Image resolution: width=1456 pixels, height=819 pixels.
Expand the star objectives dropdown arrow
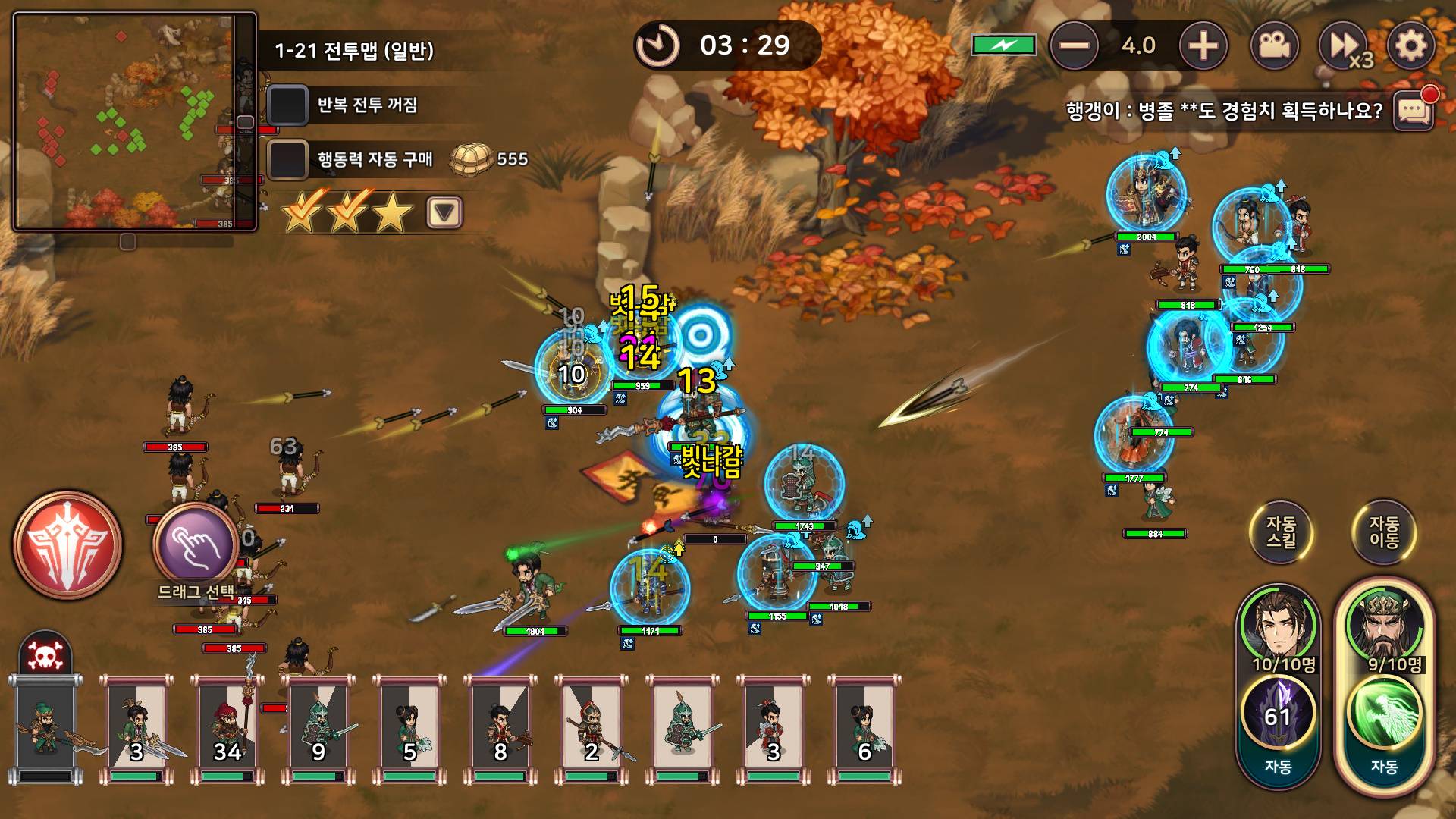click(444, 212)
